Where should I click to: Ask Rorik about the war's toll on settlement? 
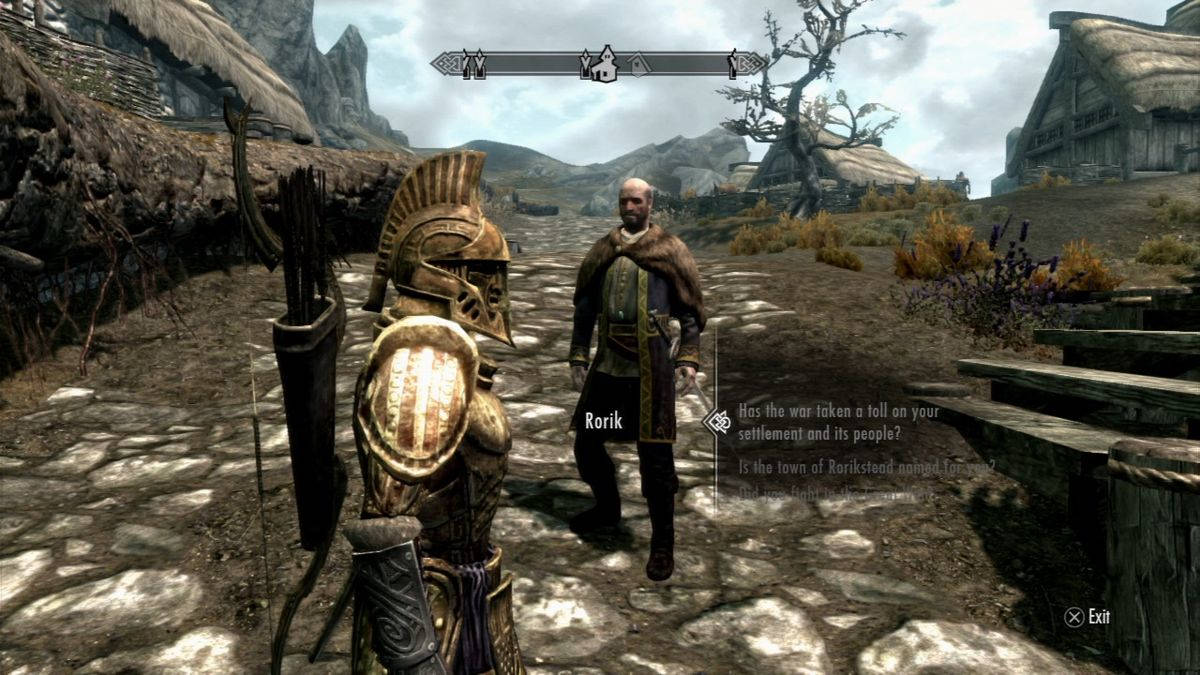pyautogui.click(x=838, y=421)
